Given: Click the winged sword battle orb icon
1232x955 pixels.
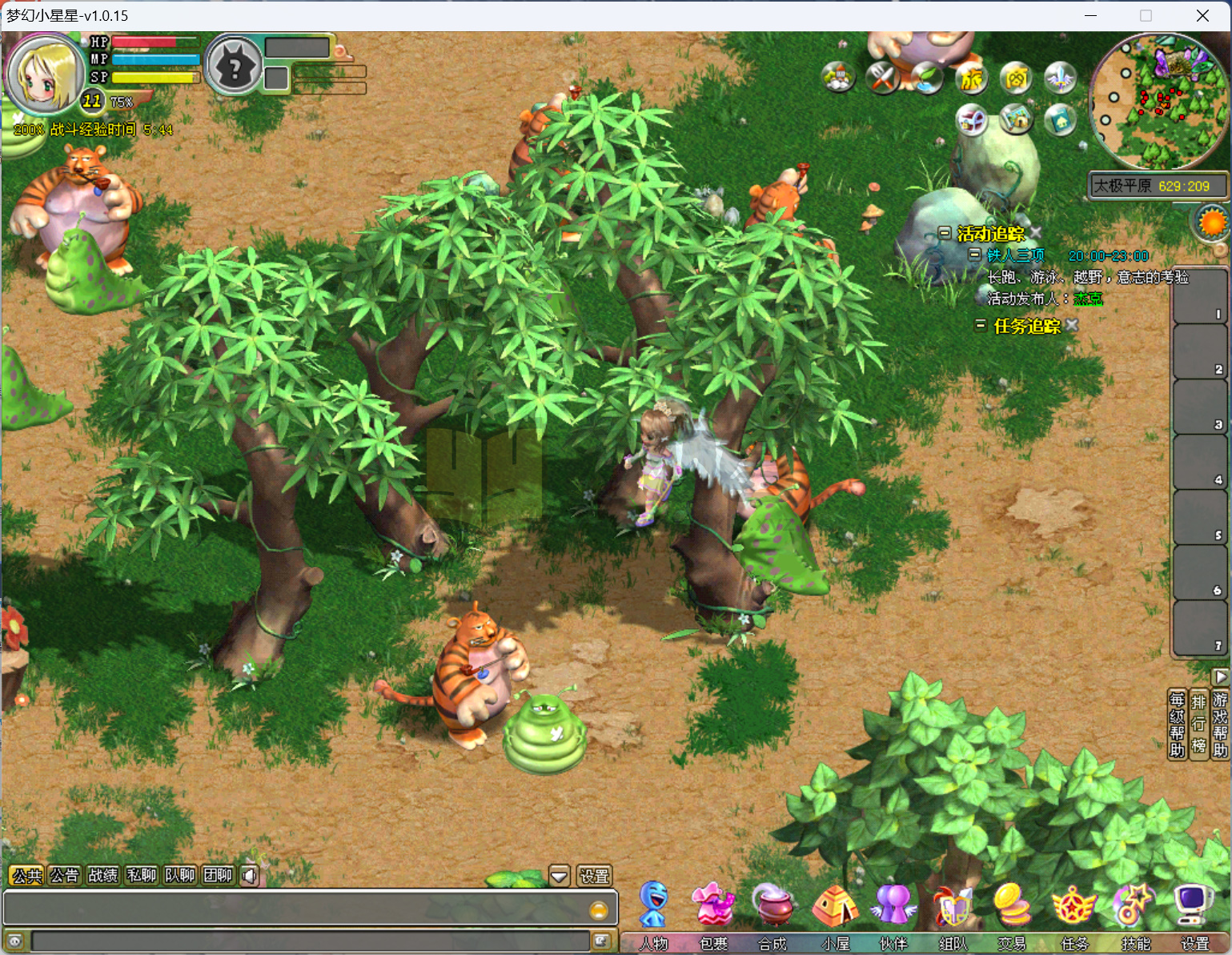Looking at the screenshot, I should point(1060,77).
